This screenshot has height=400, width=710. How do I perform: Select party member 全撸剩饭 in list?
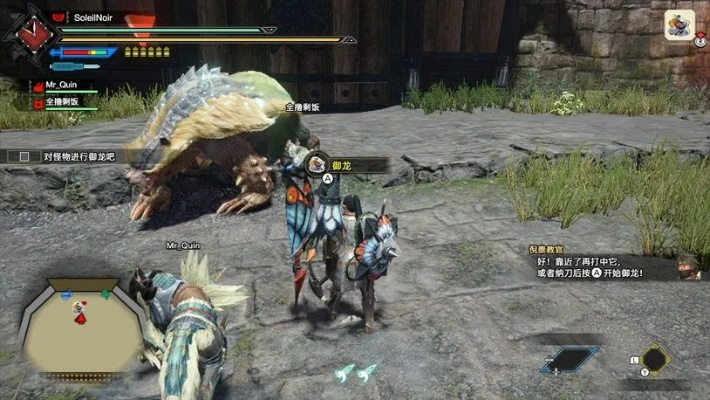(x=63, y=102)
